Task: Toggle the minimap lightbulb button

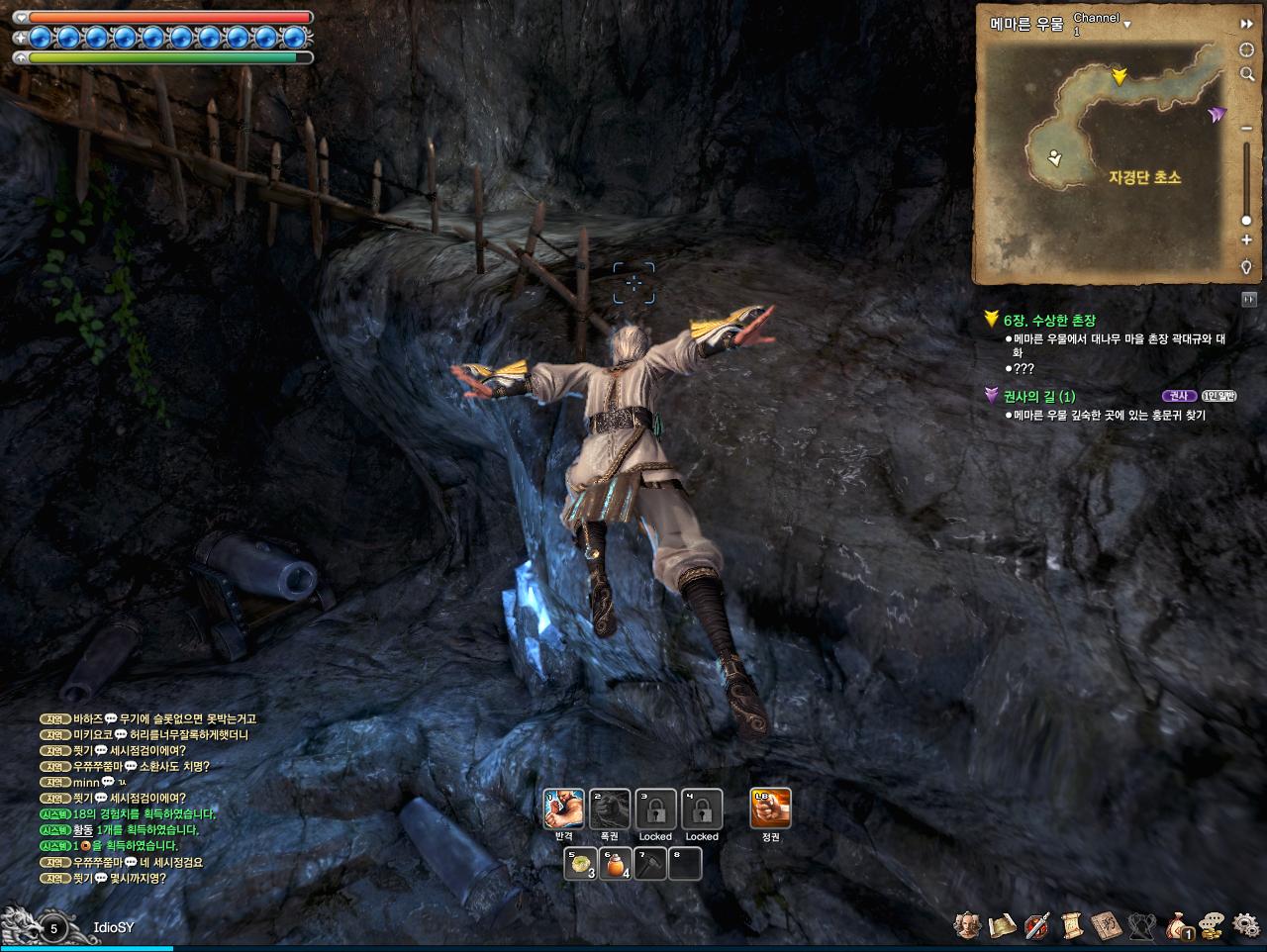Action: point(1246,267)
